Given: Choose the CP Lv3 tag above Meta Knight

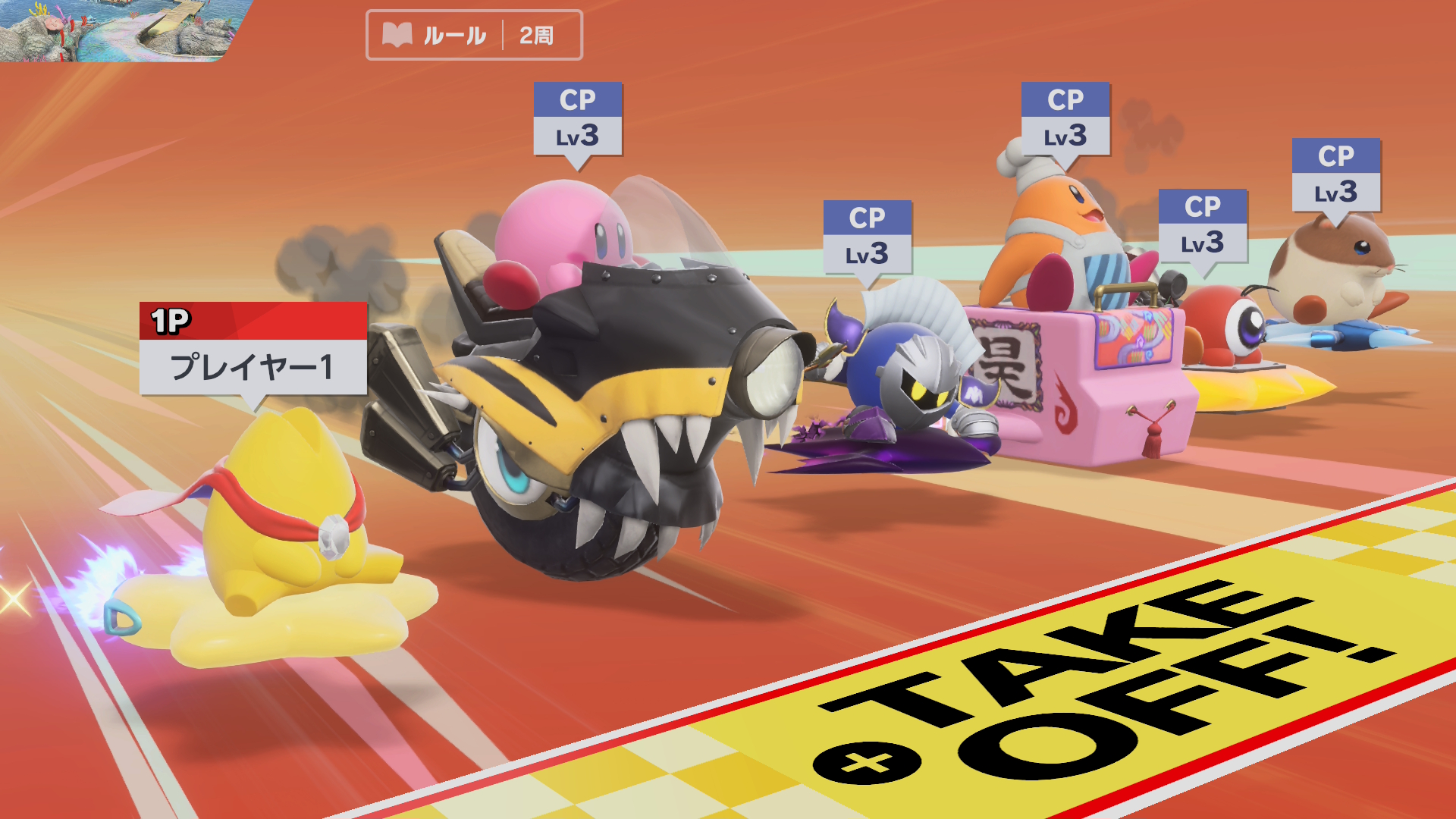Looking at the screenshot, I should coord(868,237).
